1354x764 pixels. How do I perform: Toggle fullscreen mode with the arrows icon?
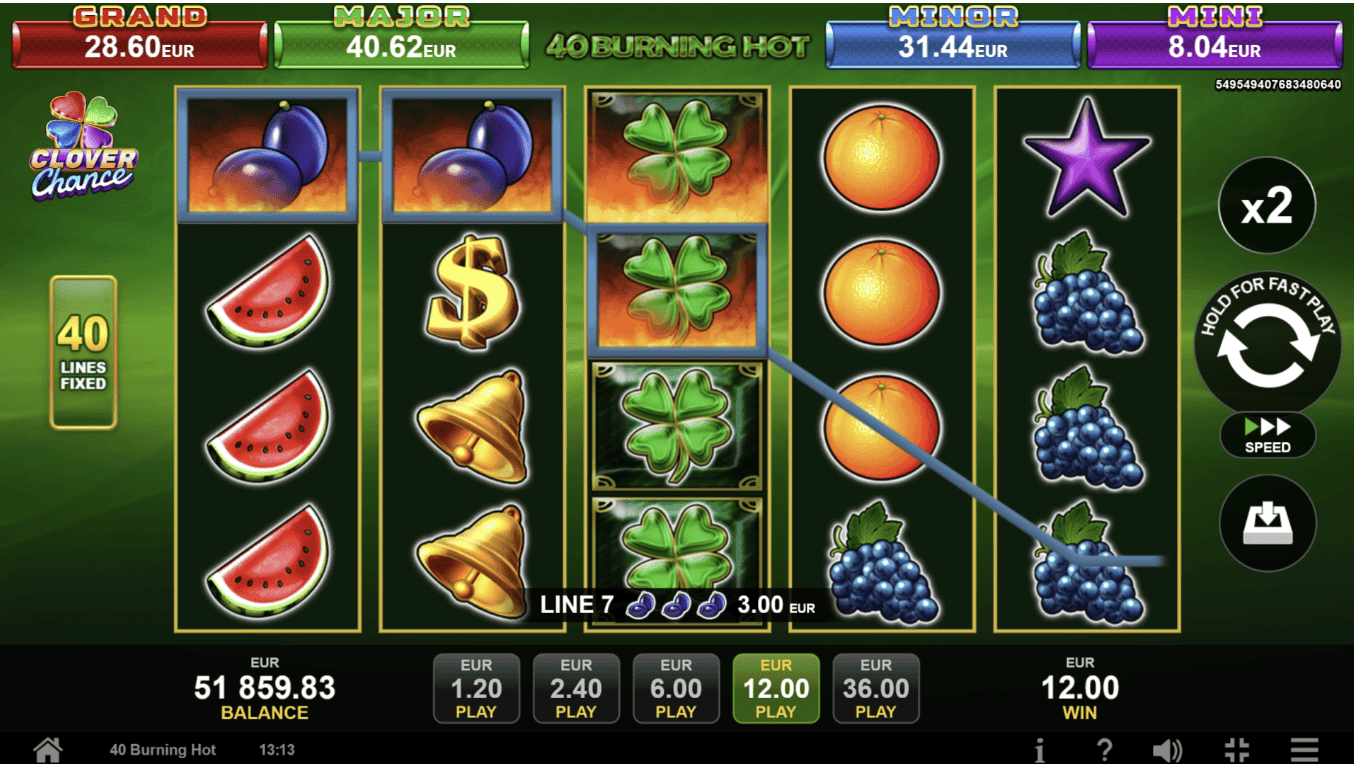click(x=1236, y=750)
